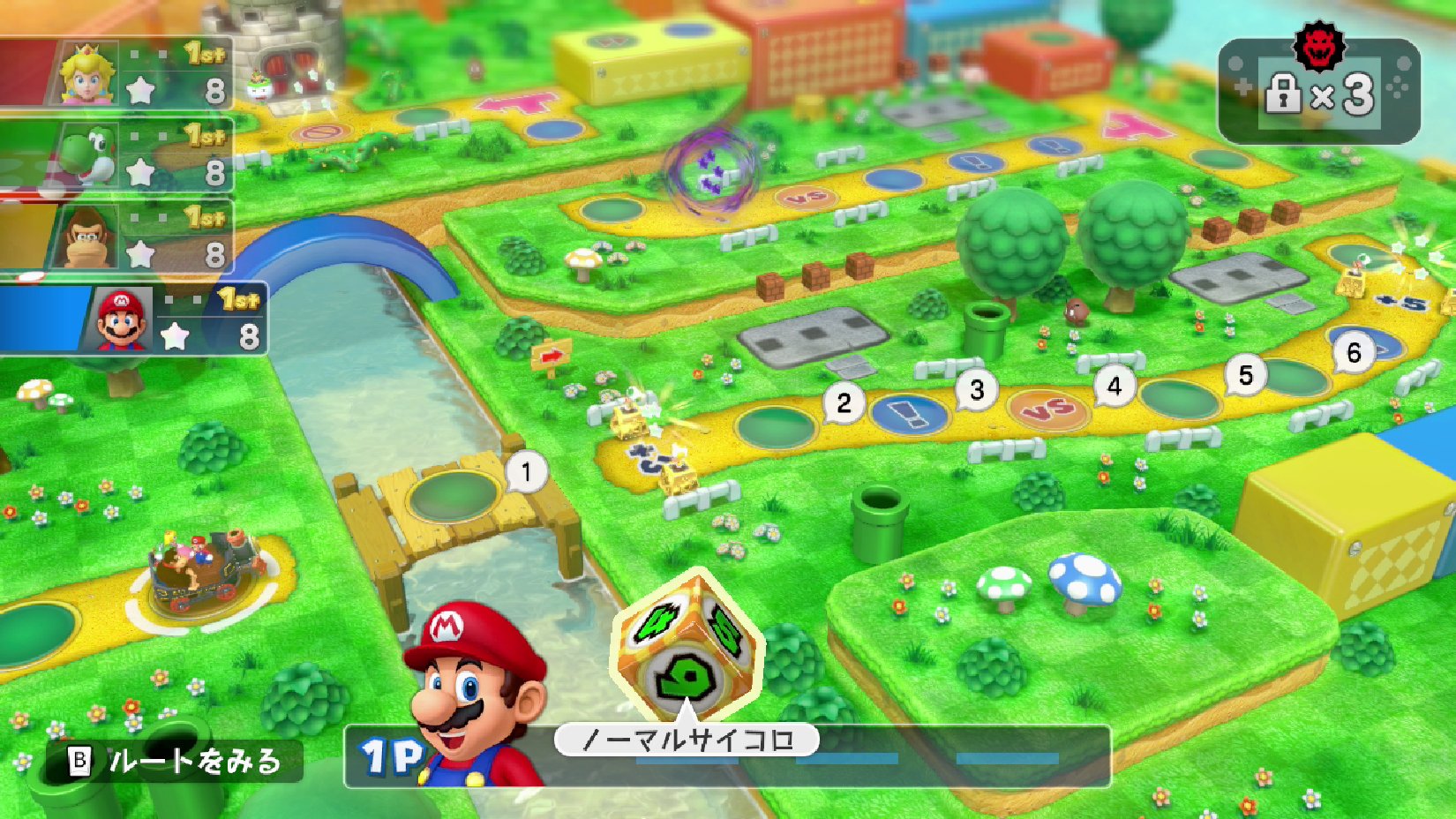Image resolution: width=1456 pixels, height=819 pixels.
Task: Click the number 6 space marker
Action: 1354,353
